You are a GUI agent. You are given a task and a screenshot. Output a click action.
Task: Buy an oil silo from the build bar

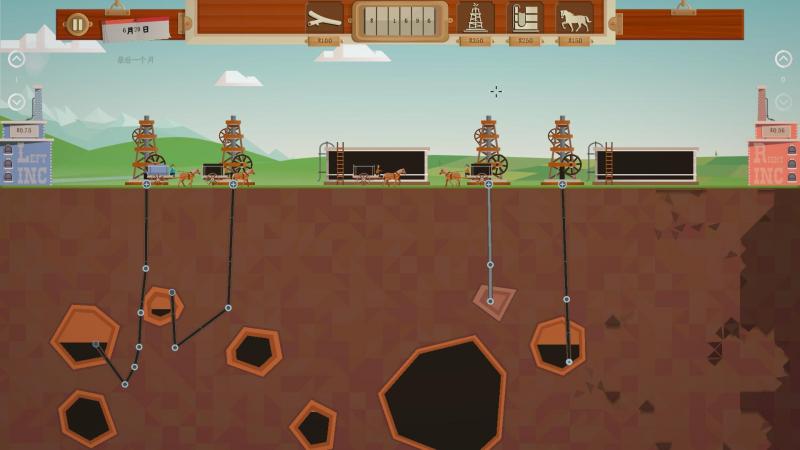[x=525, y=18]
